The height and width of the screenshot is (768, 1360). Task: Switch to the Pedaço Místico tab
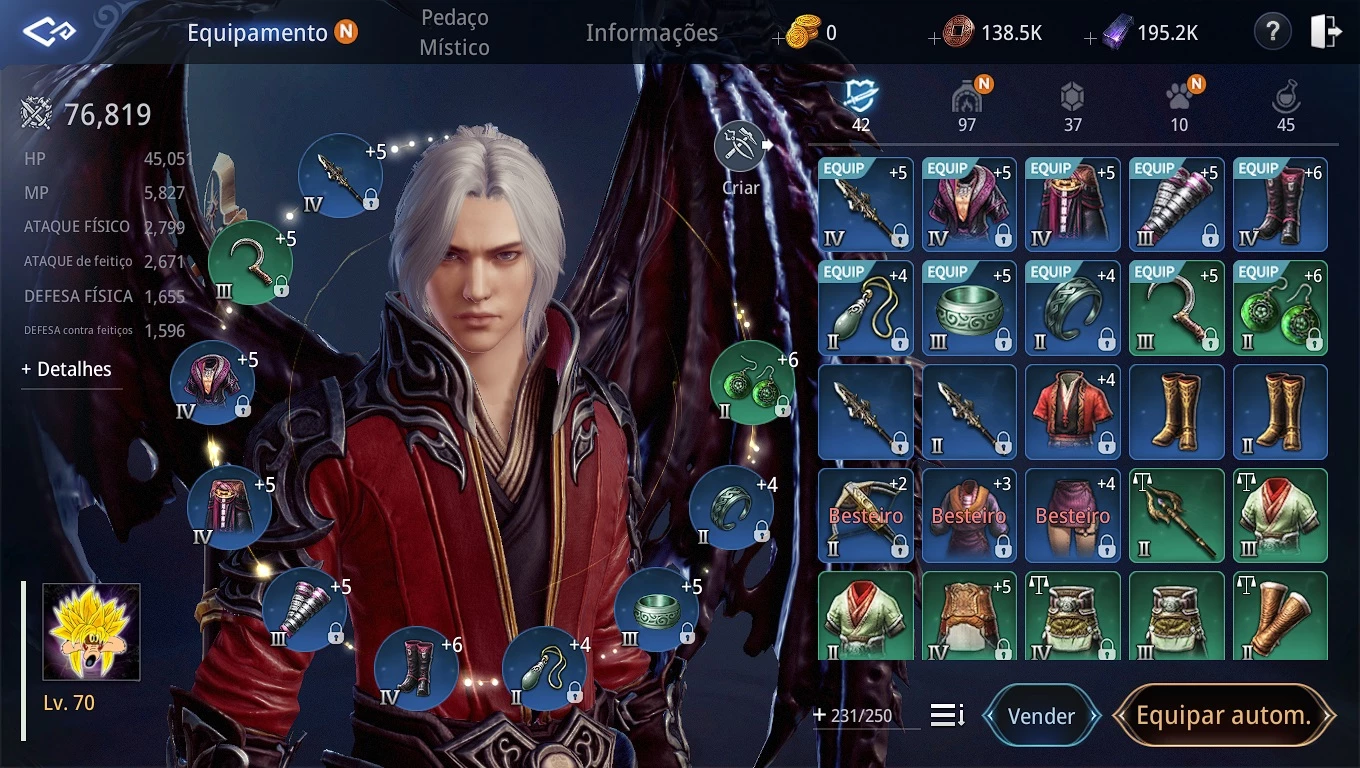click(455, 31)
